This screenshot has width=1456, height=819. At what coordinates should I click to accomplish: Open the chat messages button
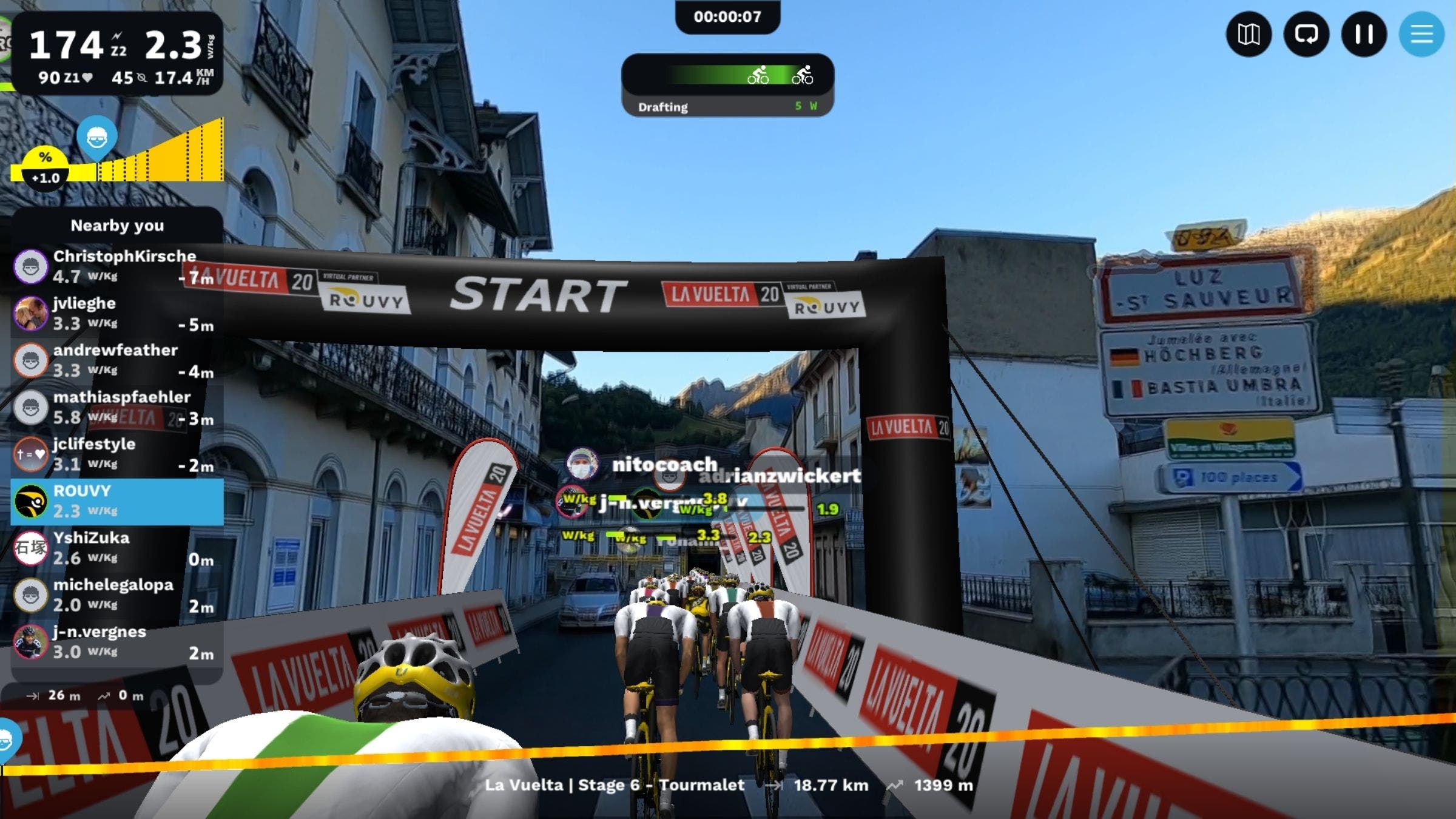pos(1306,35)
